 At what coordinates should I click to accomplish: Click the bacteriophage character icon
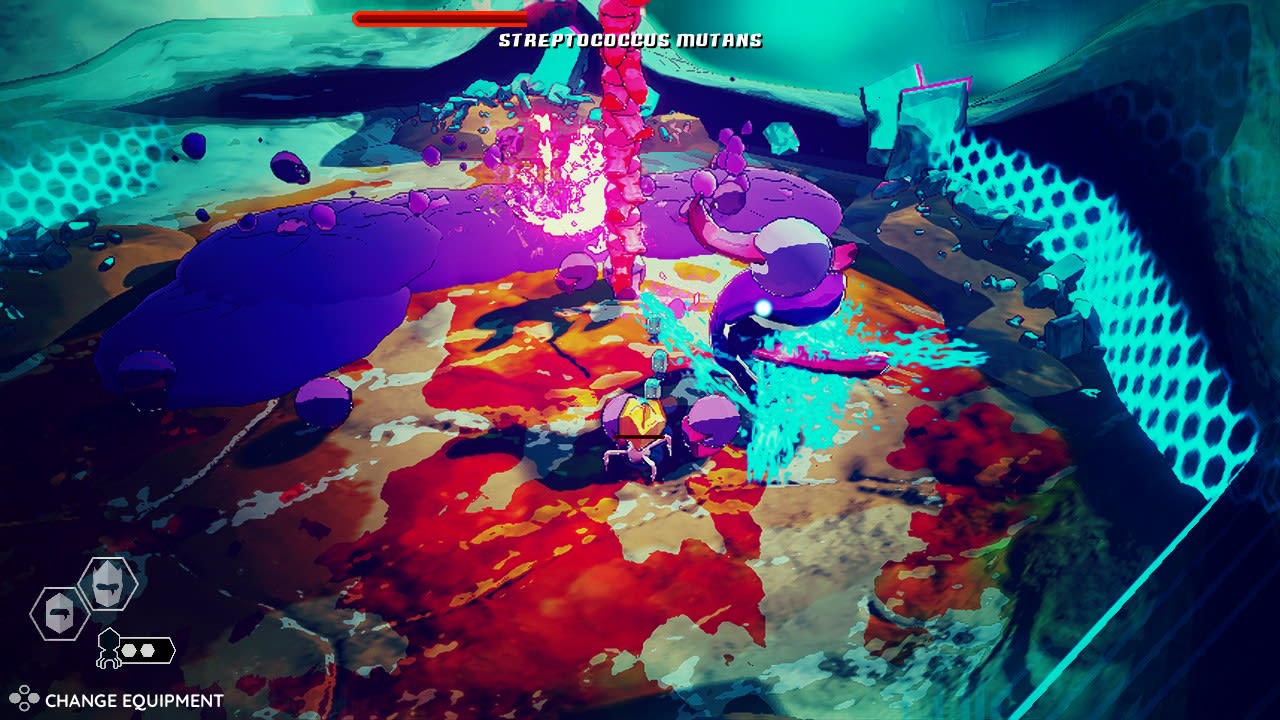coord(108,648)
